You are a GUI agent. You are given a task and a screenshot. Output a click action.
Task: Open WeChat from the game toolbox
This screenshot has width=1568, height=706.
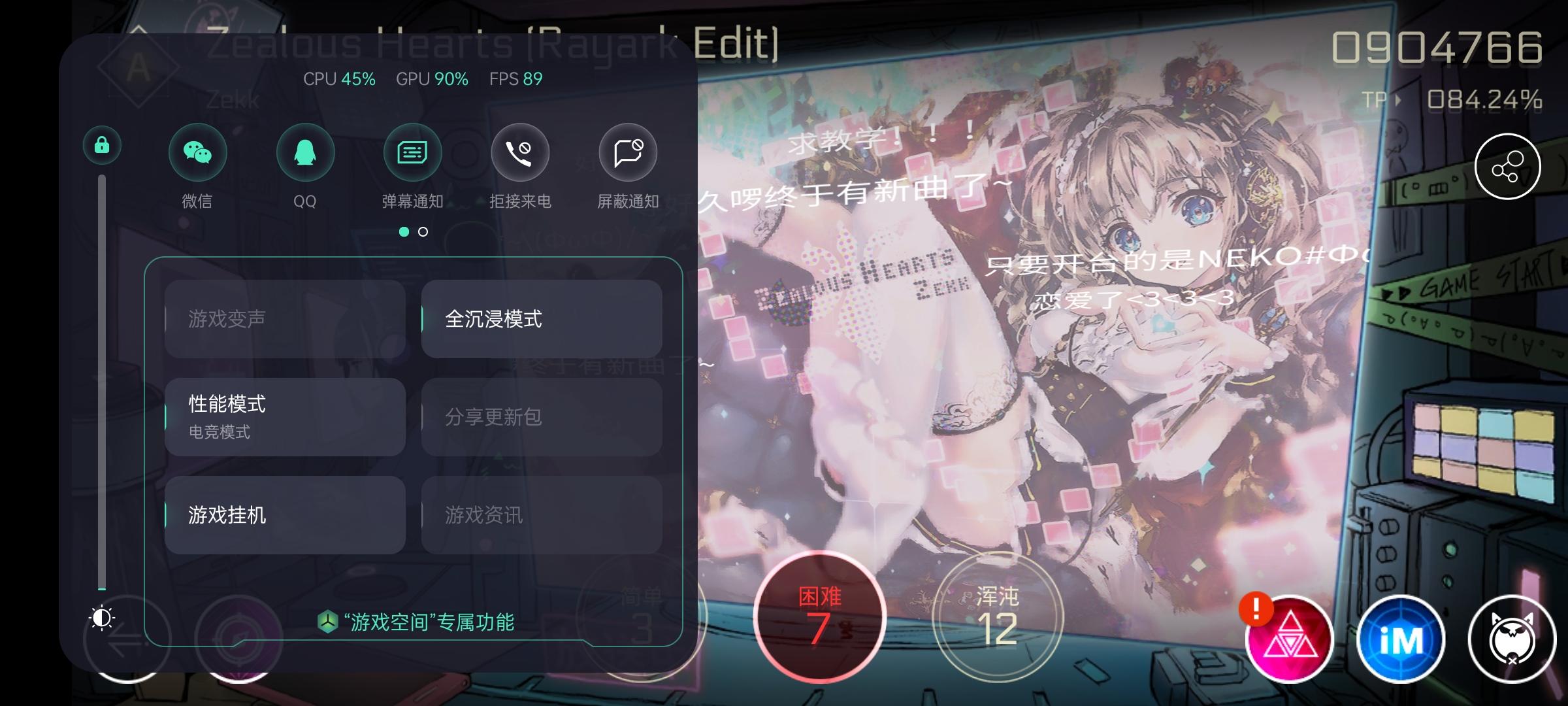(197, 152)
